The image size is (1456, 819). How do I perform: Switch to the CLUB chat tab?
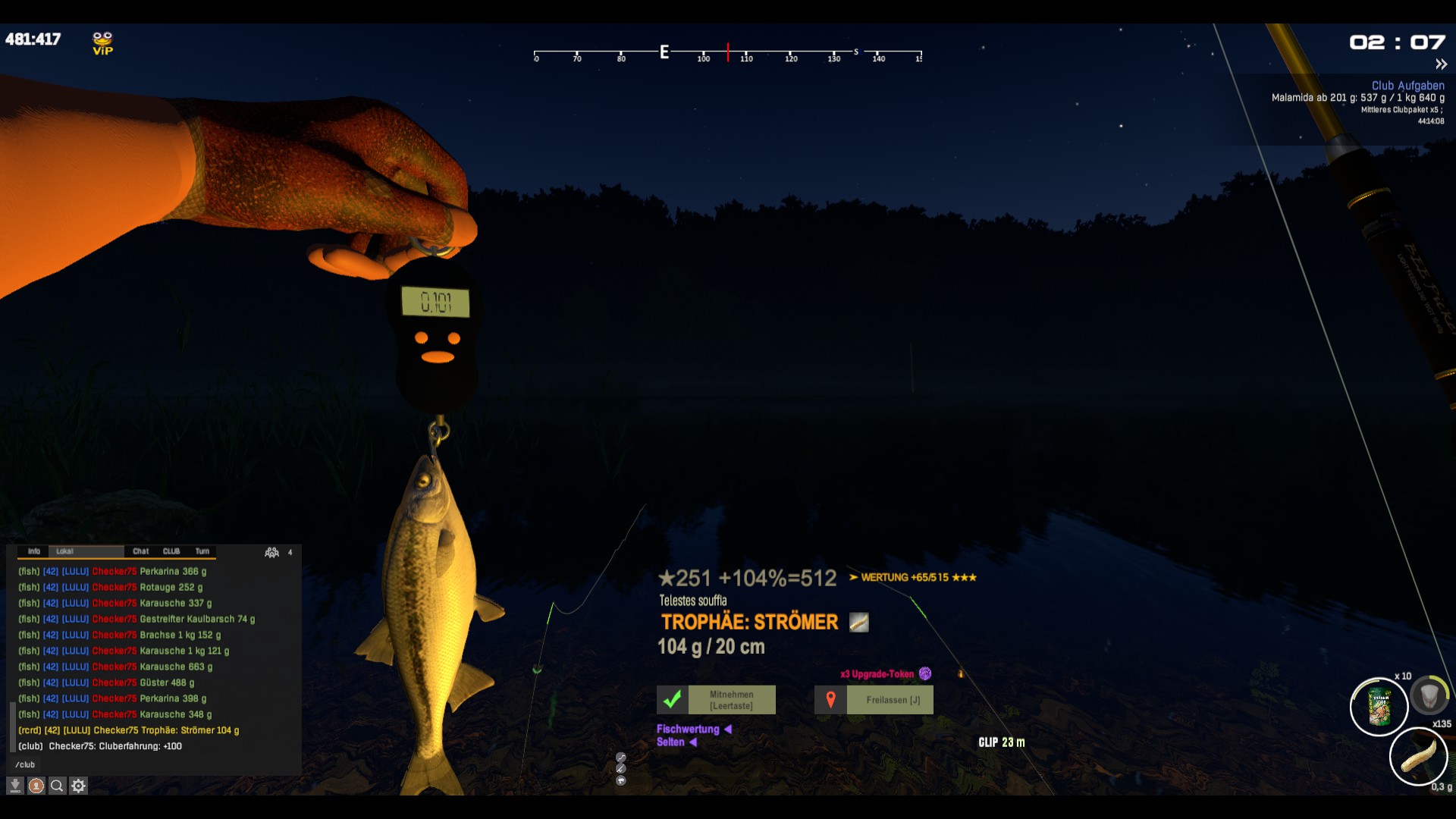[x=171, y=551]
